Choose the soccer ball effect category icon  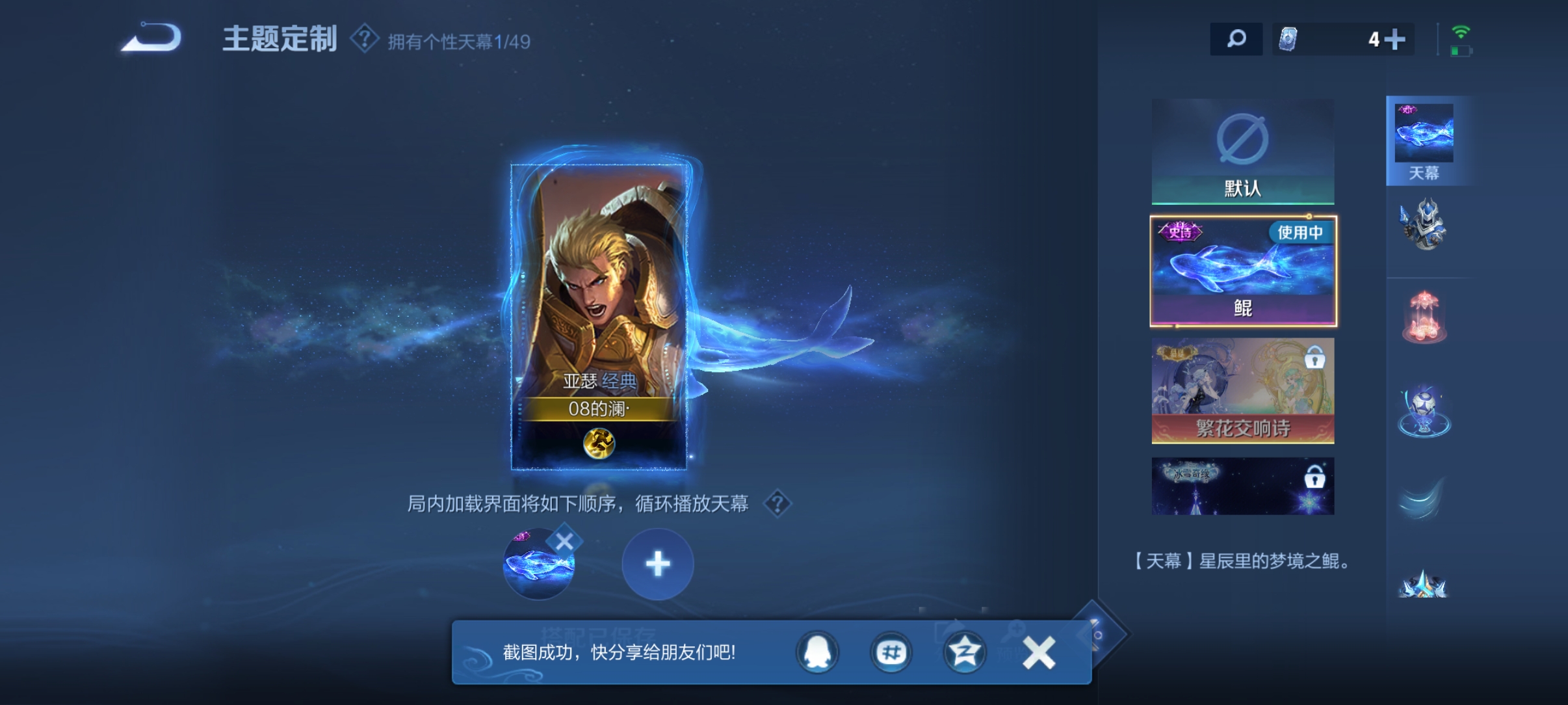click(x=1424, y=410)
